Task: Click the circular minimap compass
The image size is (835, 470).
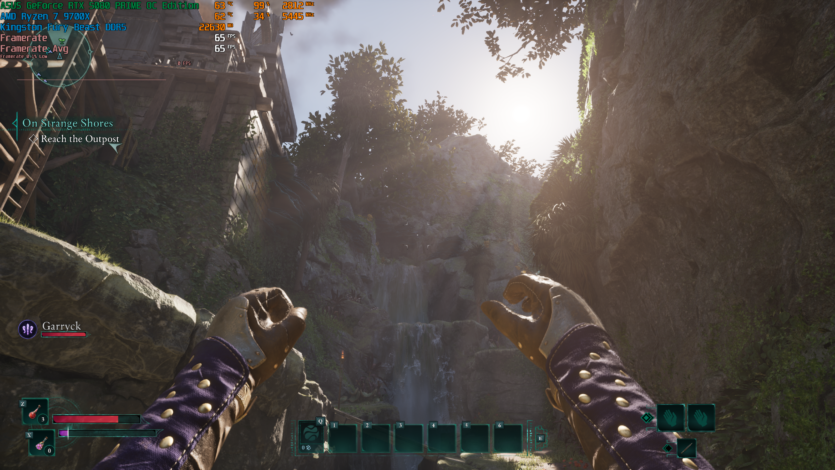Action: click(60, 55)
